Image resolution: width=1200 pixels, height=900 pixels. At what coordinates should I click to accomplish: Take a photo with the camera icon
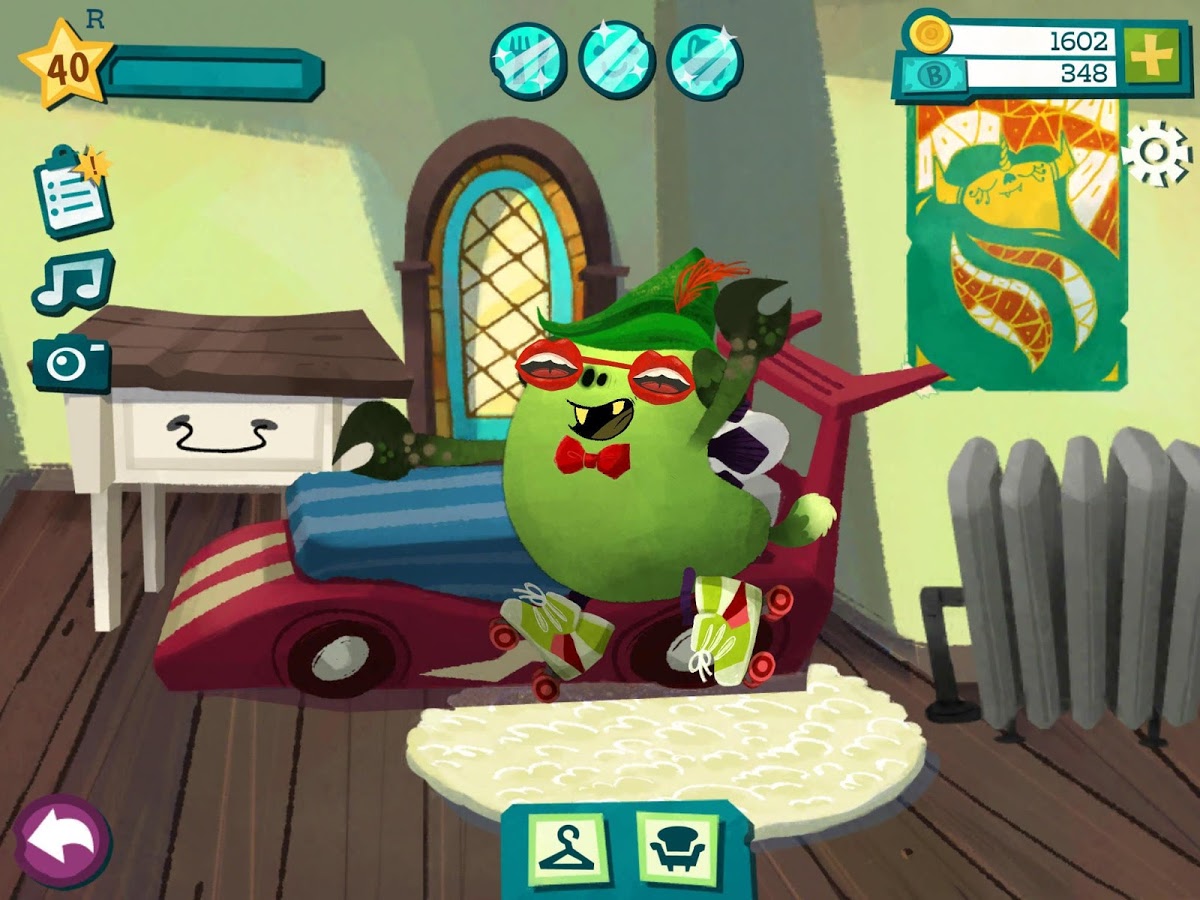(x=71, y=363)
